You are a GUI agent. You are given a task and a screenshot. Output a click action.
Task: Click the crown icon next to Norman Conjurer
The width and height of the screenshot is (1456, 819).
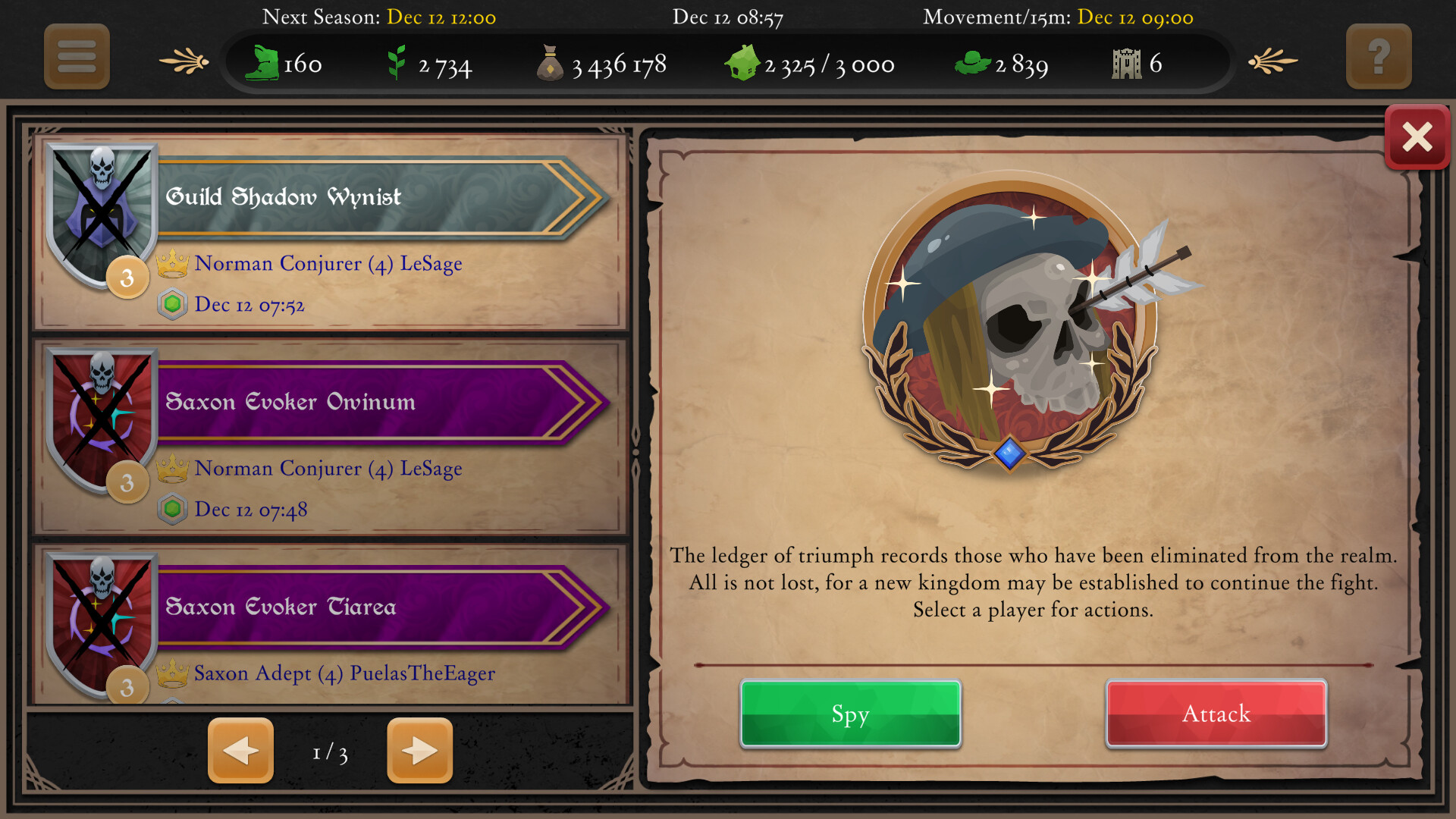click(x=175, y=264)
